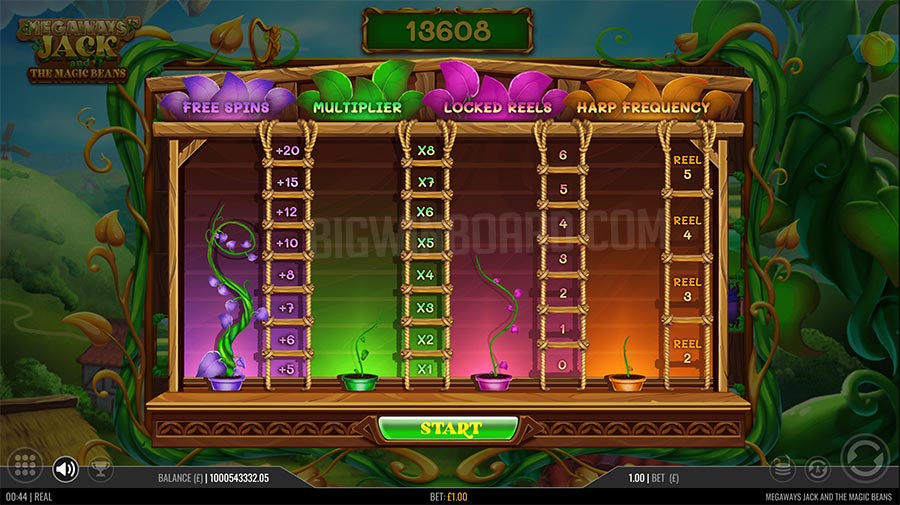
Task: Open the nine-dot game menu
Action: pos(26,467)
